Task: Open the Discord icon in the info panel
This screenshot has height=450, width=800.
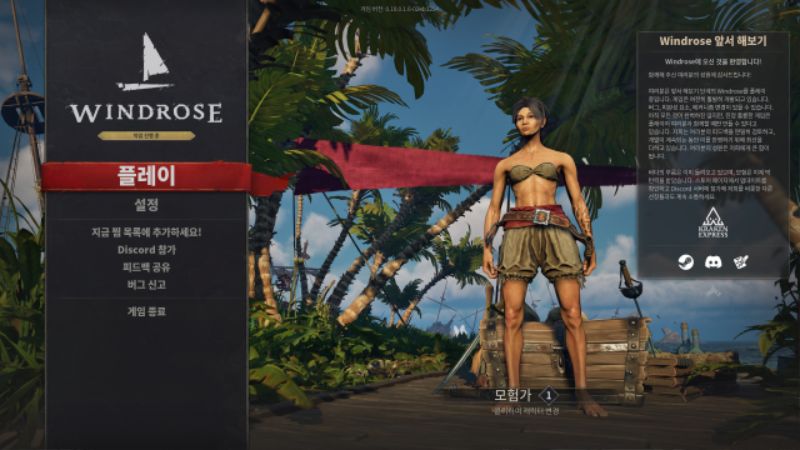Action: point(713,262)
